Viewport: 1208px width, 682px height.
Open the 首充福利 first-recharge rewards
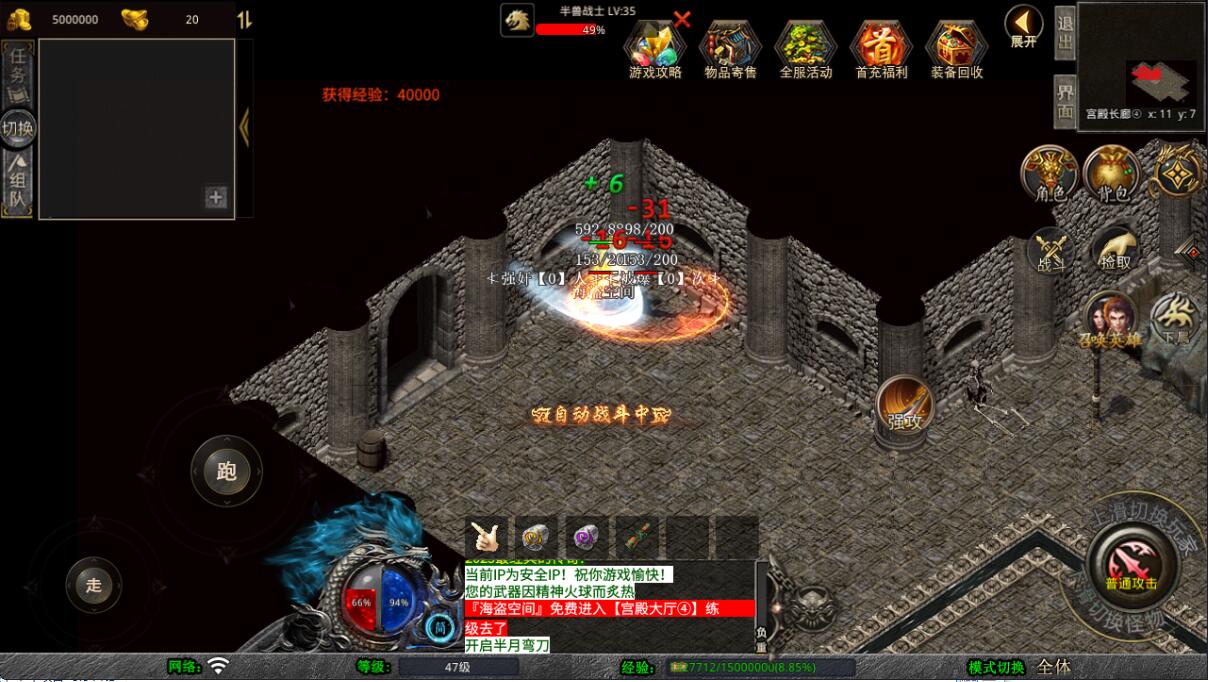881,48
